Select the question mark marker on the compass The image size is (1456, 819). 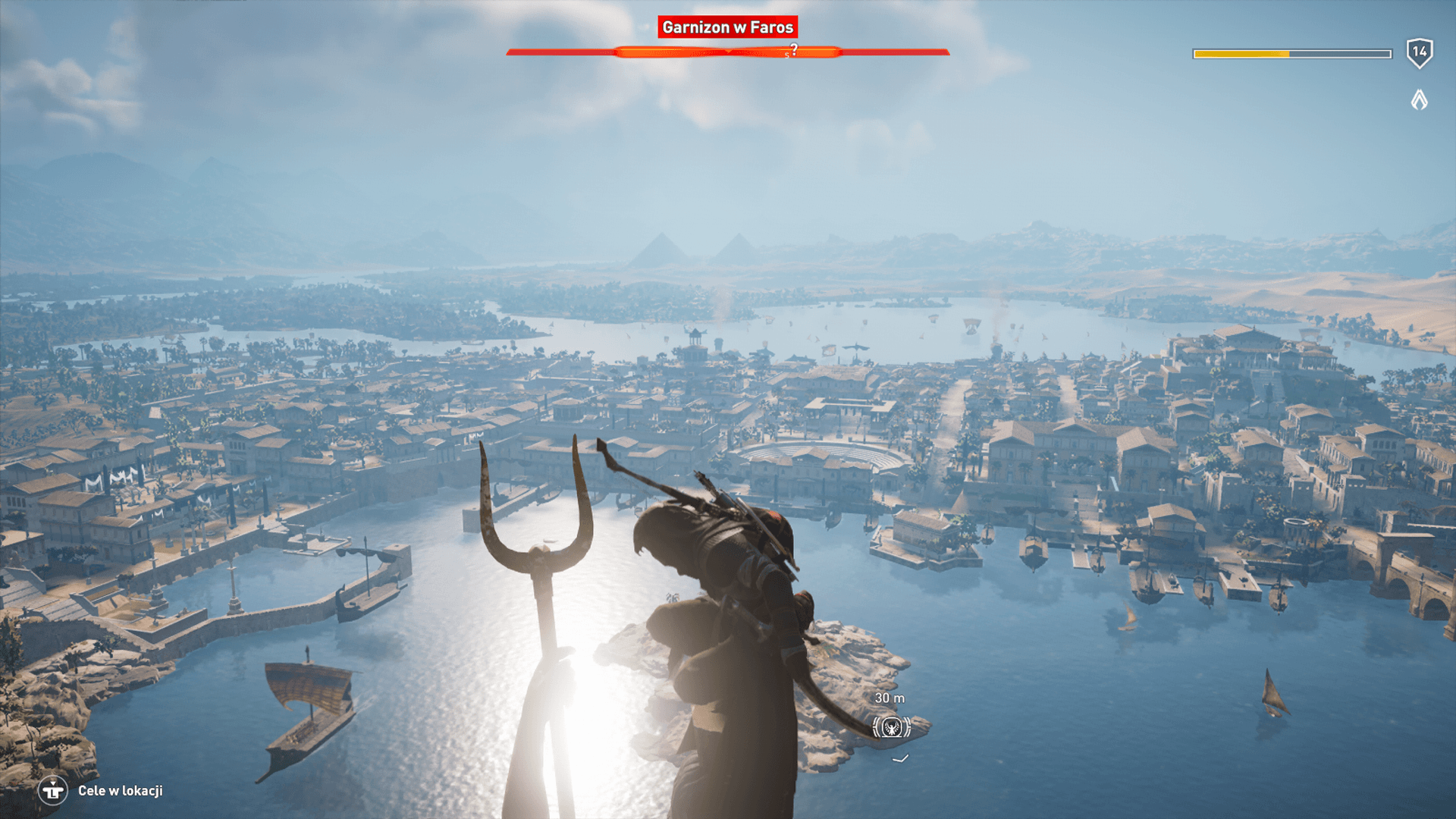coord(793,49)
